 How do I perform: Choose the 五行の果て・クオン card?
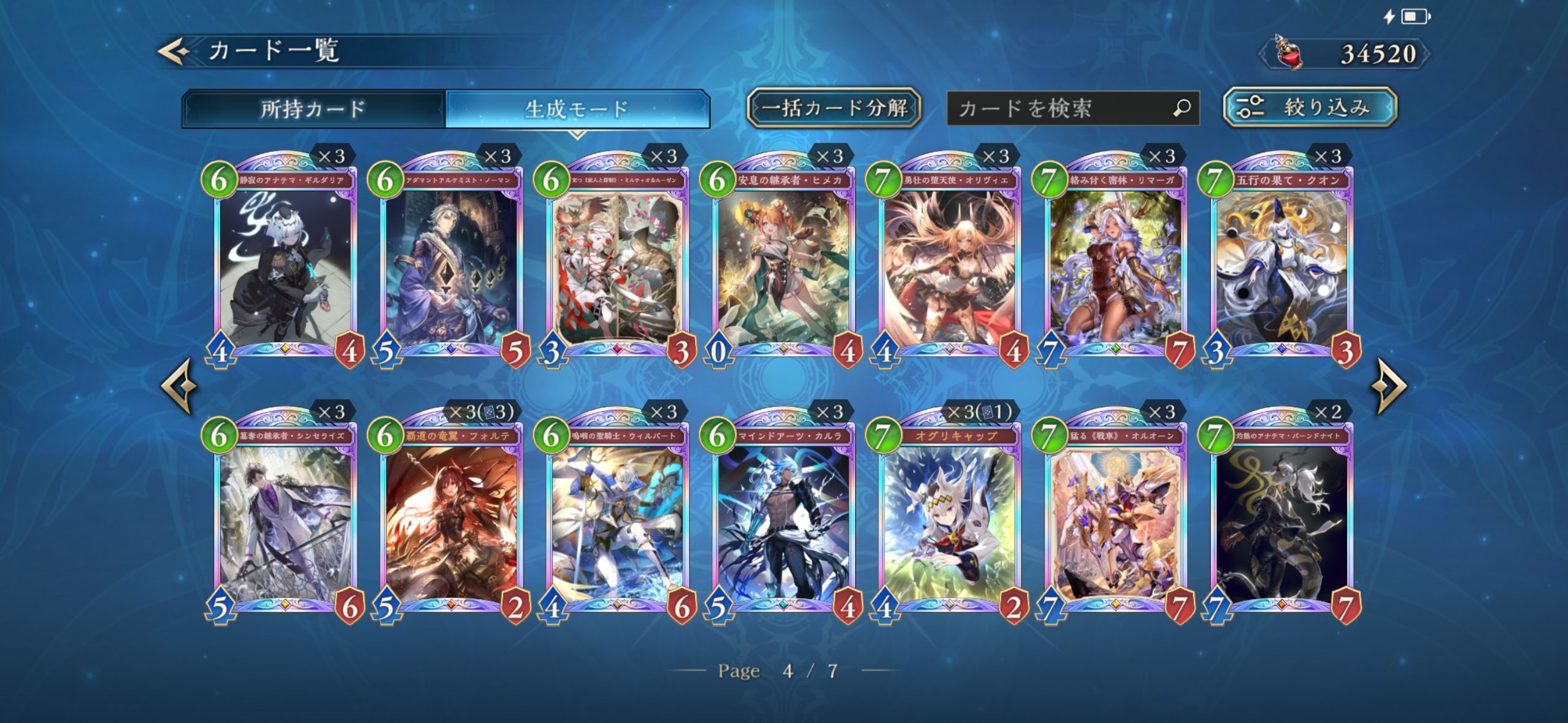pyautogui.click(x=1282, y=264)
